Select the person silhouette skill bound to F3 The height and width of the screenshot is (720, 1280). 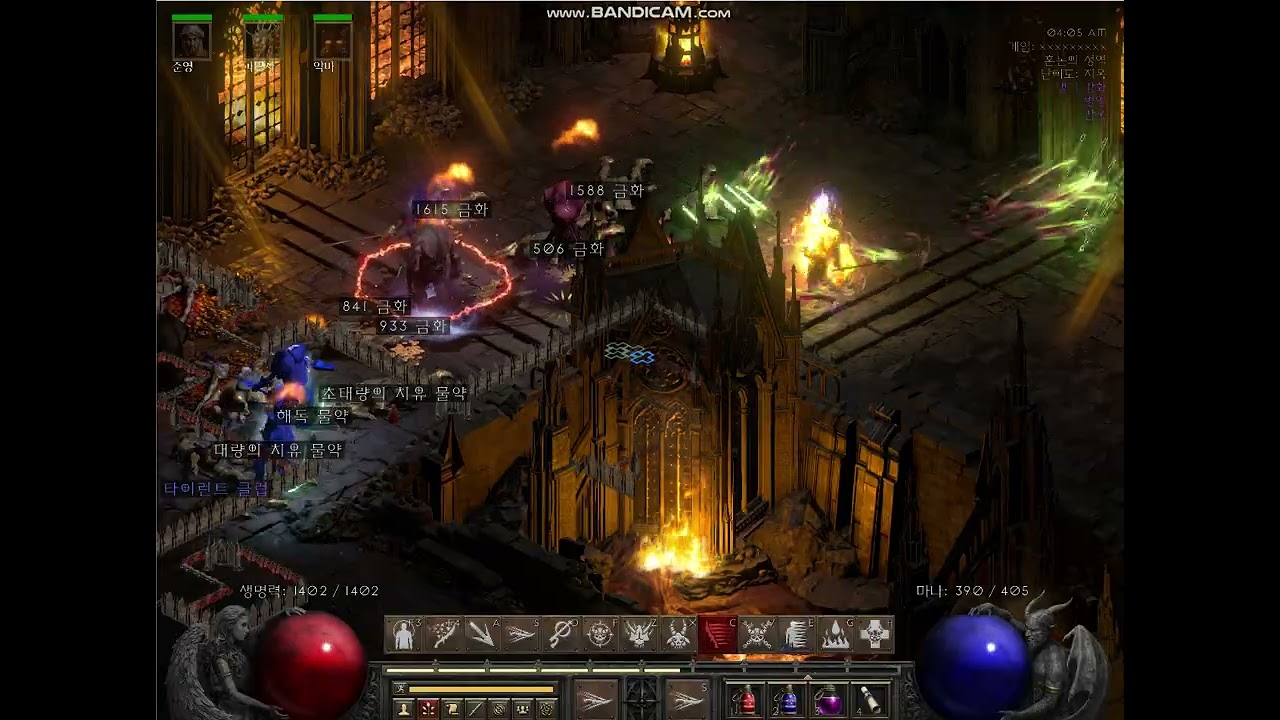coord(404,634)
